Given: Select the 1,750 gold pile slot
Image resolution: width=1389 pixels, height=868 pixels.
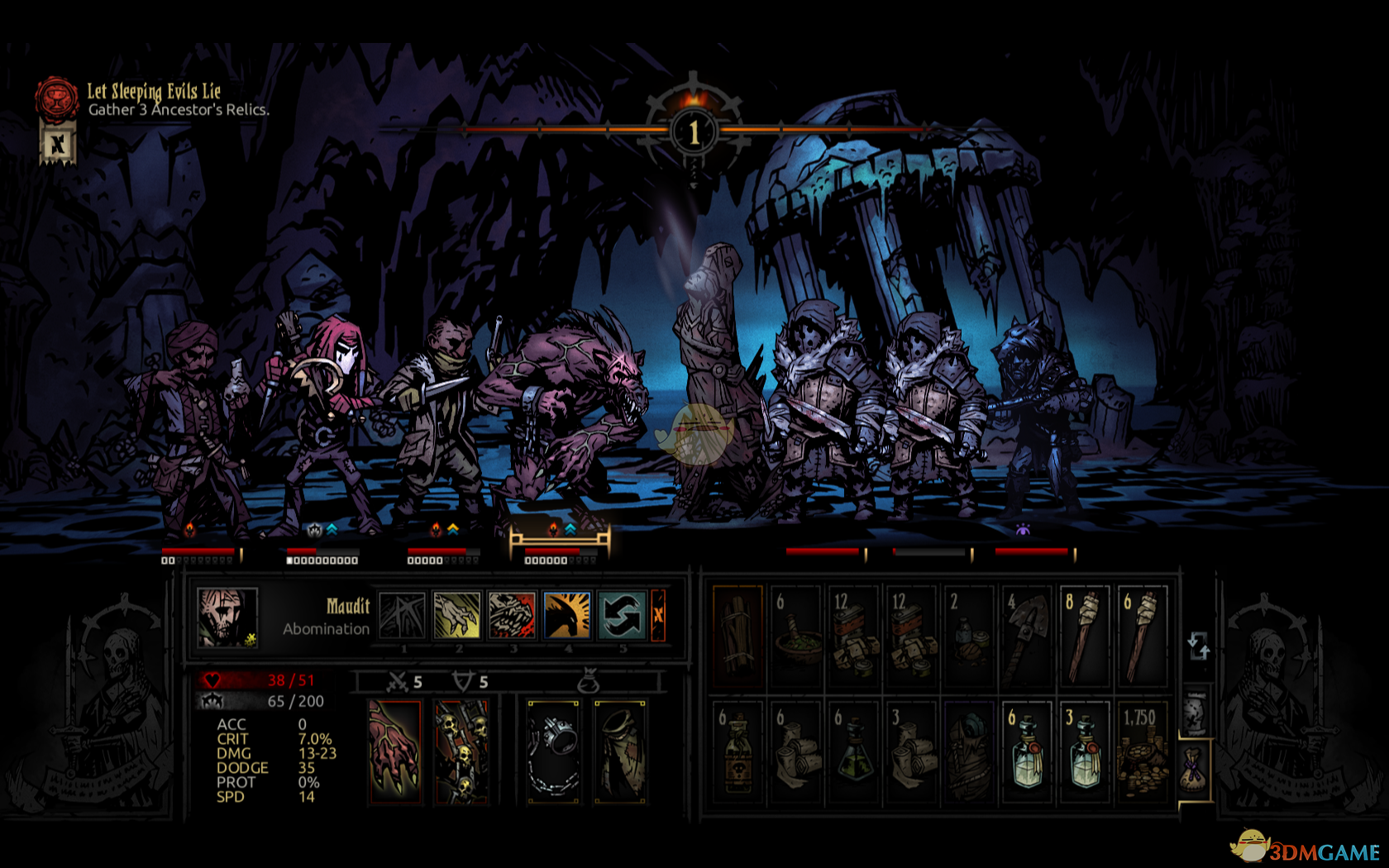Looking at the screenshot, I should click(1142, 751).
